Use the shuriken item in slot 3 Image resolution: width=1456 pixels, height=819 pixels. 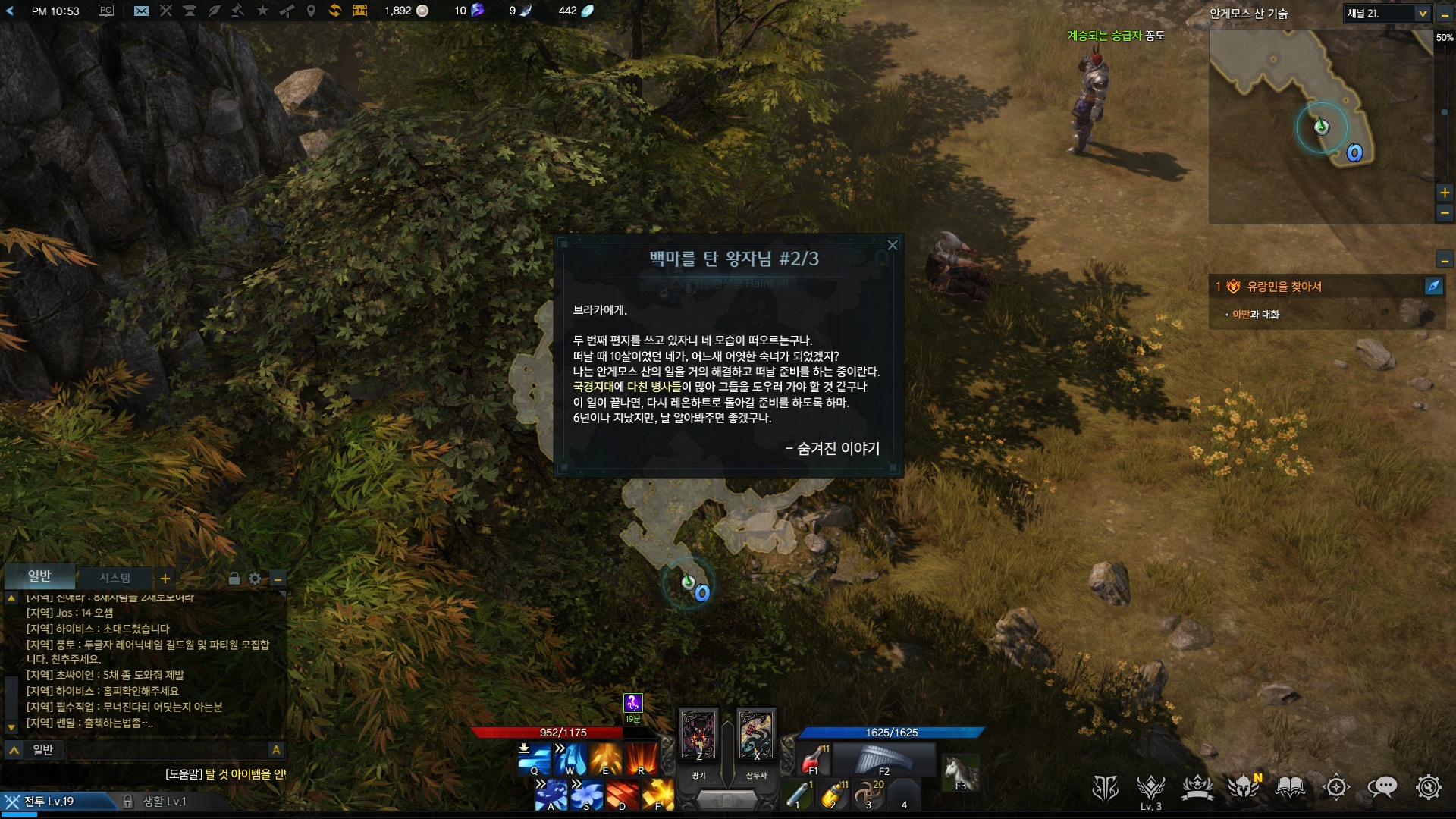click(868, 794)
